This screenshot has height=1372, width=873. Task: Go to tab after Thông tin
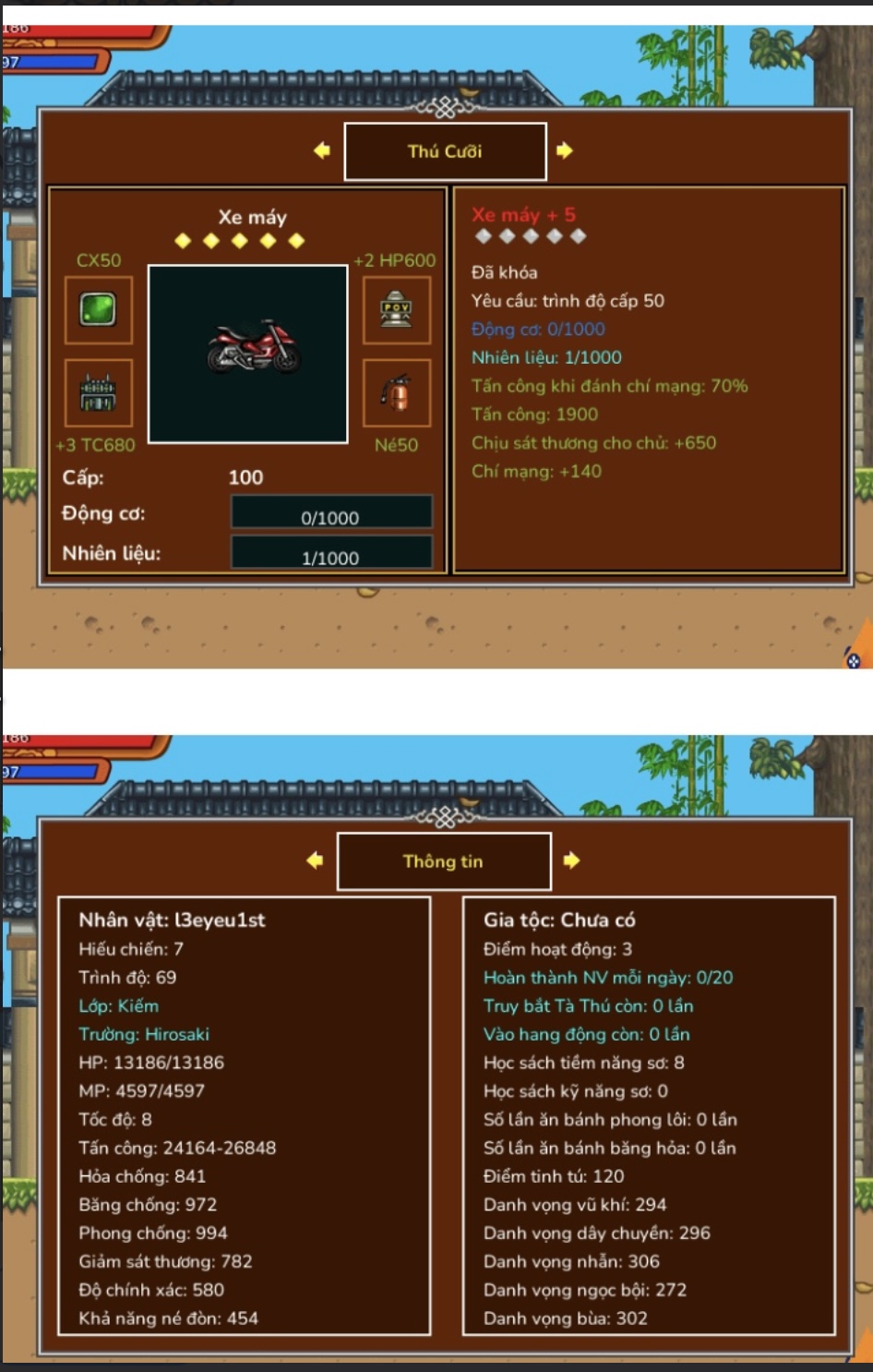coord(572,861)
